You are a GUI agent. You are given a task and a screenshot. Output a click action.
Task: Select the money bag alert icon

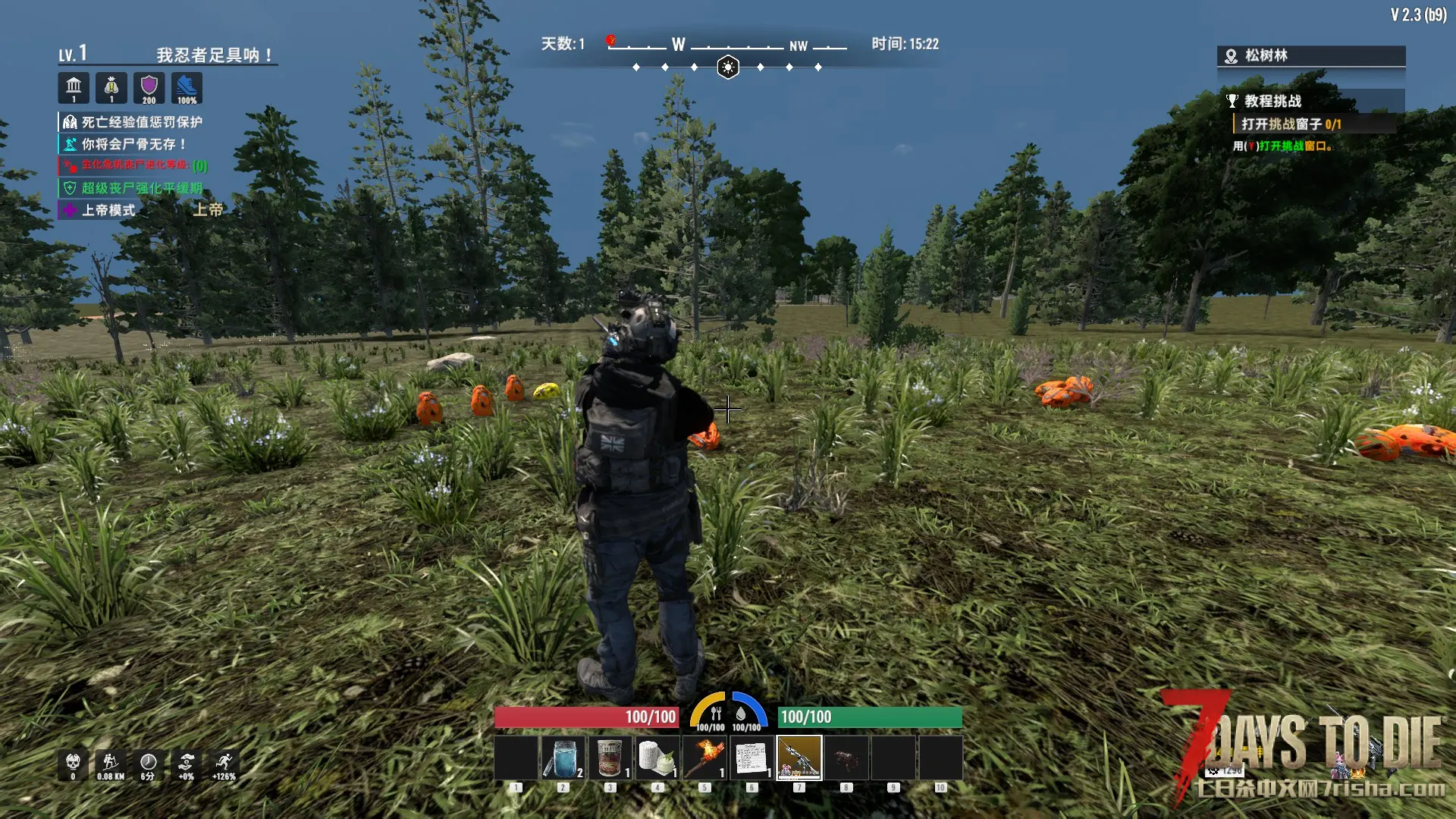pos(111,88)
